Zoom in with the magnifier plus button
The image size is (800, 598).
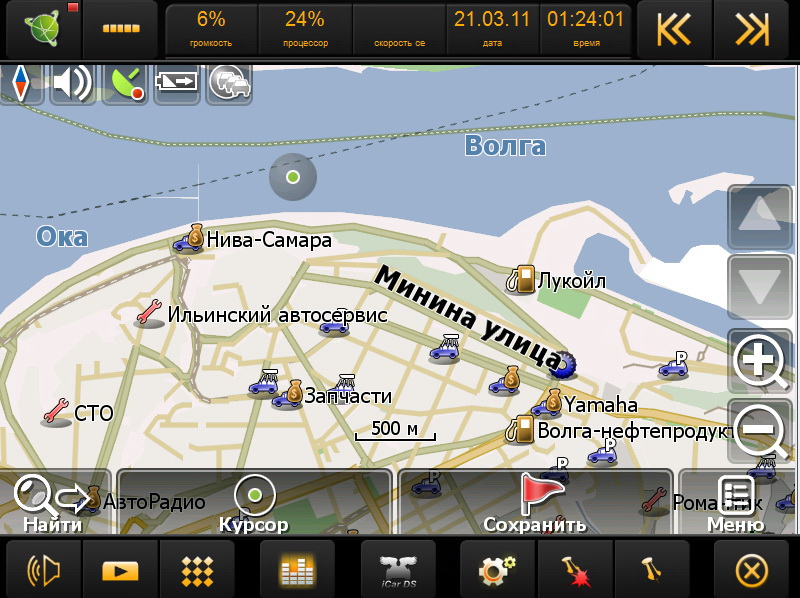click(x=759, y=361)
